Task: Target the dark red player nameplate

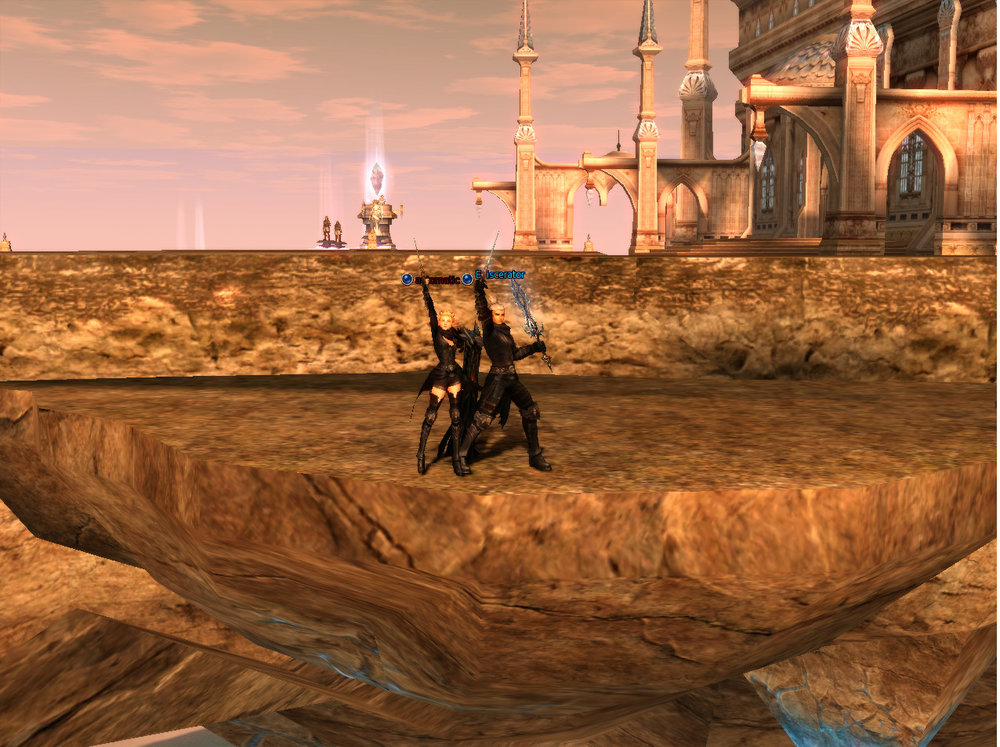Action: point(437,280)
